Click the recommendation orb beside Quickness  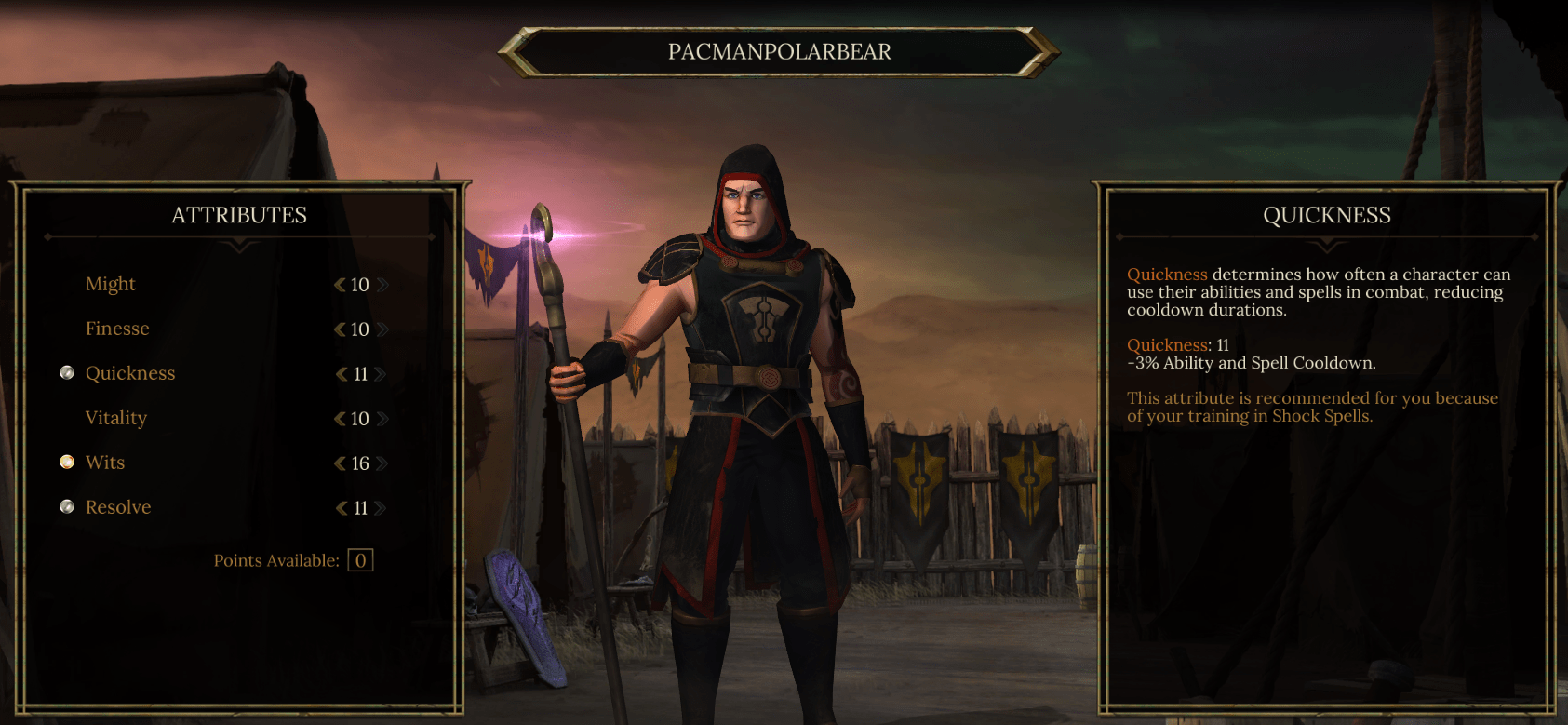66,372
